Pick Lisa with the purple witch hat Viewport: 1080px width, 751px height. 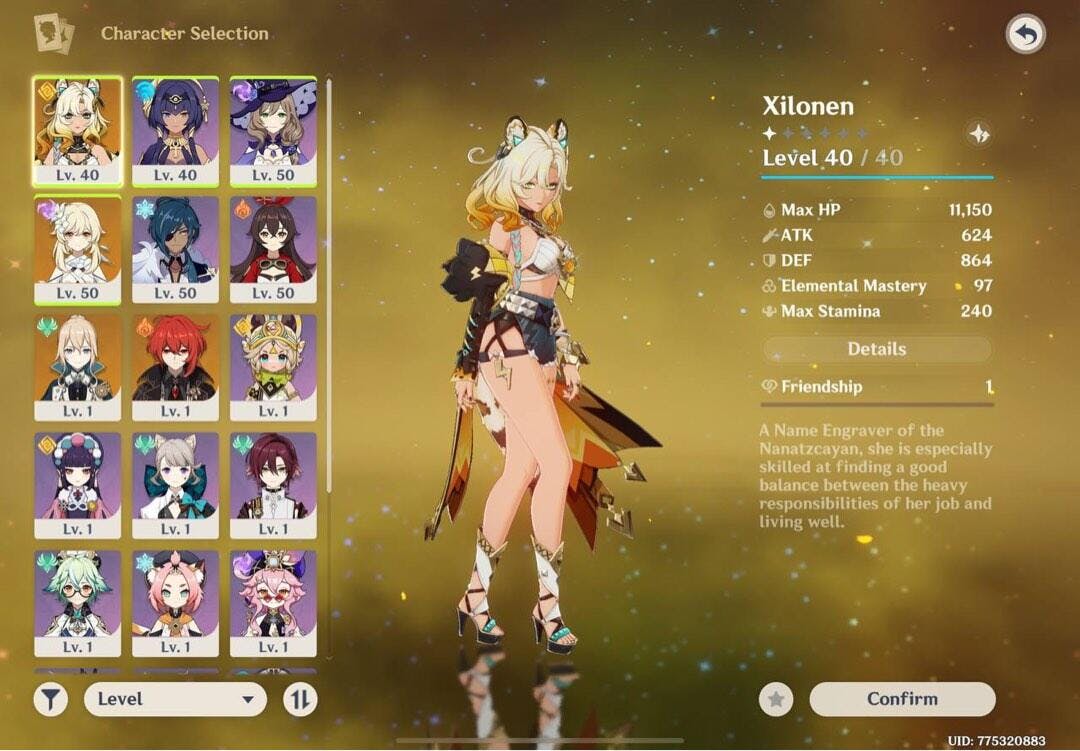tap(273, 131)
